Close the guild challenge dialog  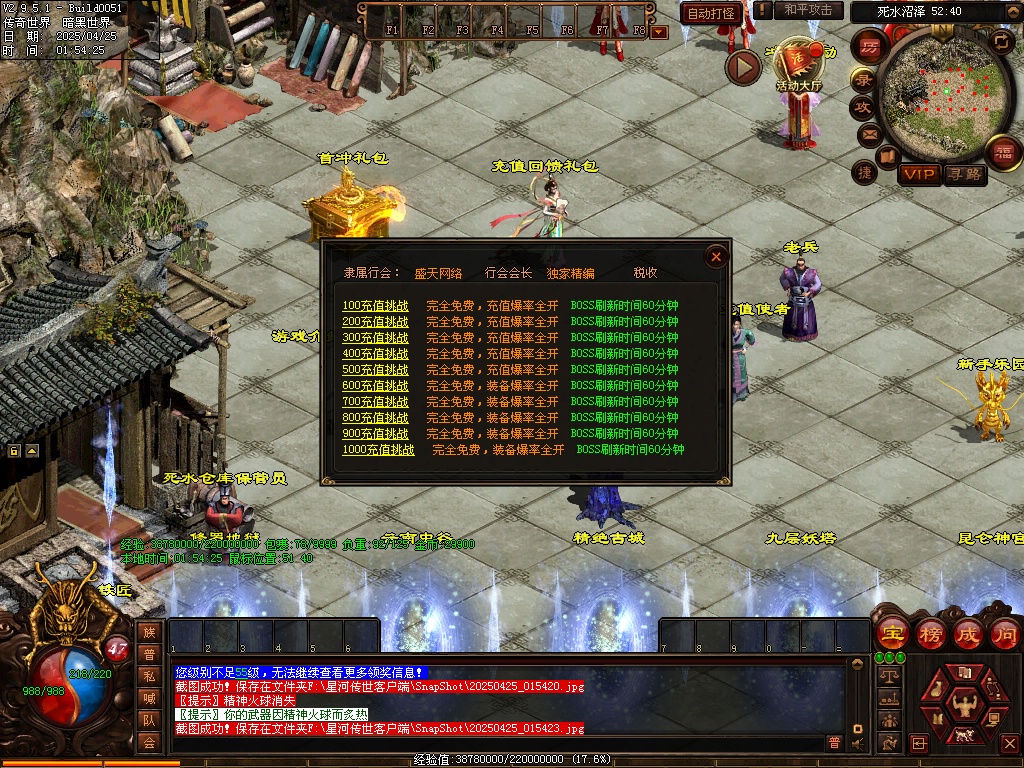tap(716, 257)
